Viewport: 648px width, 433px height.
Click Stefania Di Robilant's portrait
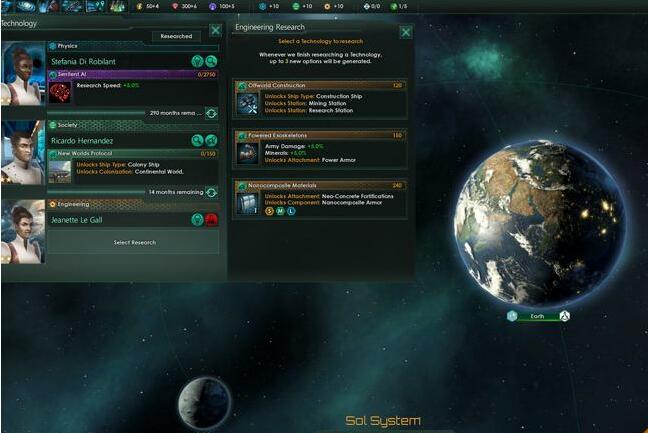(x=22, y=72)
